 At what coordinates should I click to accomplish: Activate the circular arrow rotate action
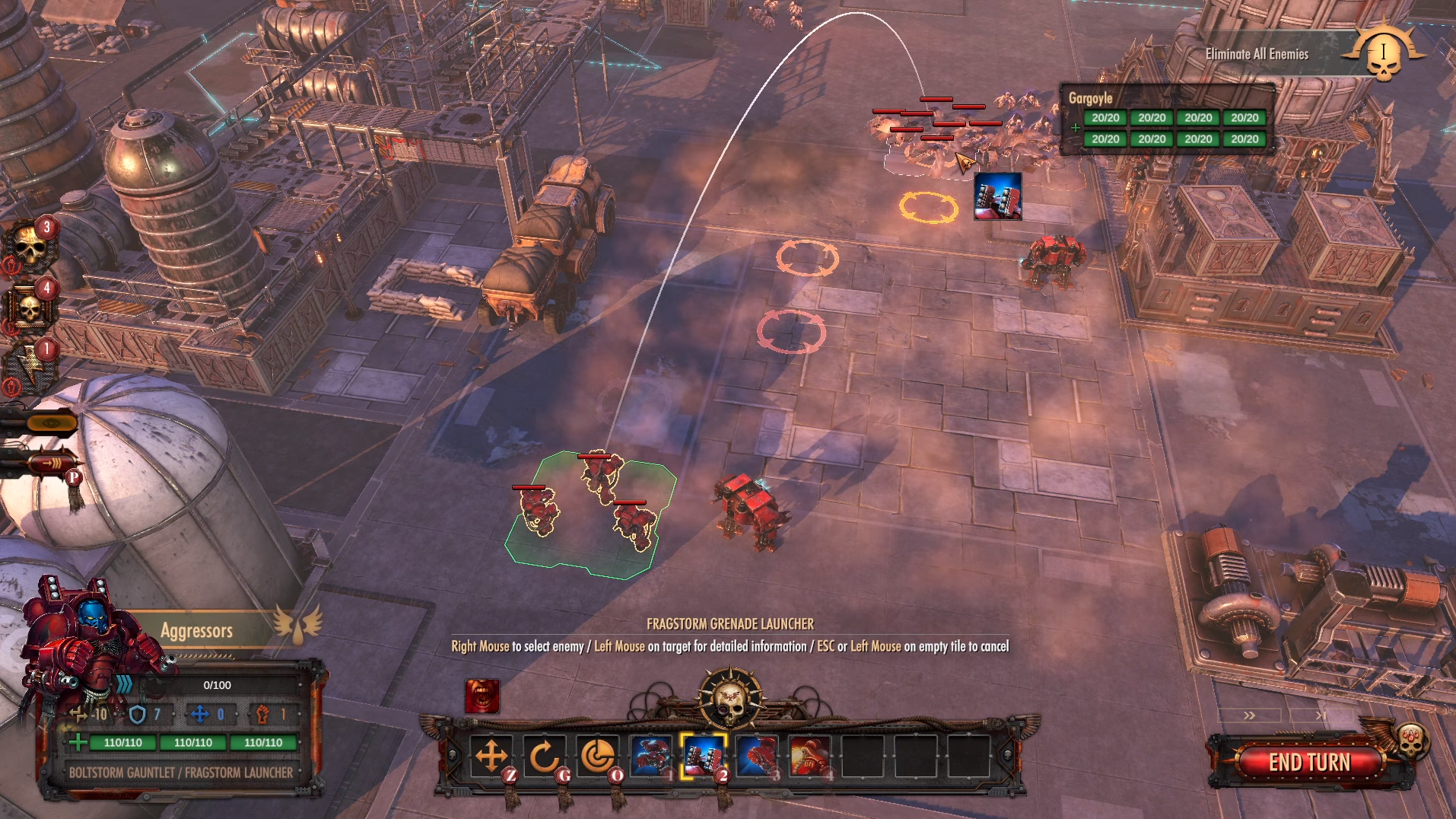click(x=545, y=756)
